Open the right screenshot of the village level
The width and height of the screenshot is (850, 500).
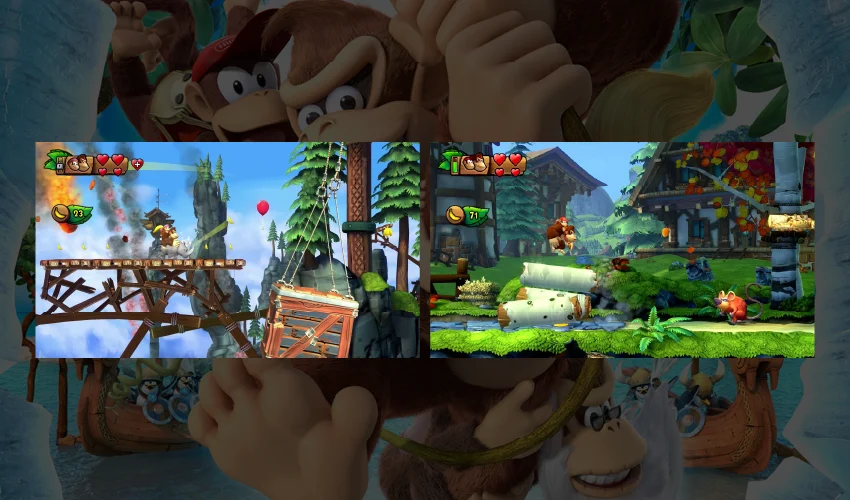point(622,250)
